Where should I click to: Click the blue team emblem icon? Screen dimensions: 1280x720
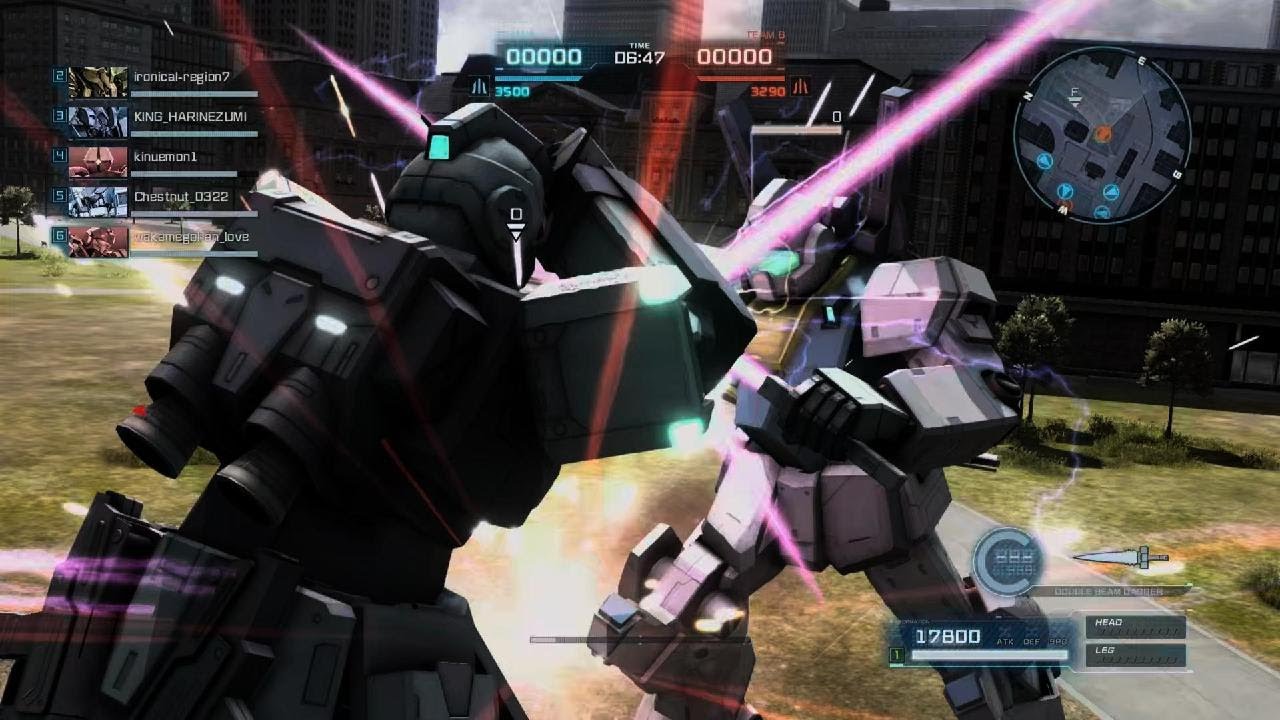[480, 87]
